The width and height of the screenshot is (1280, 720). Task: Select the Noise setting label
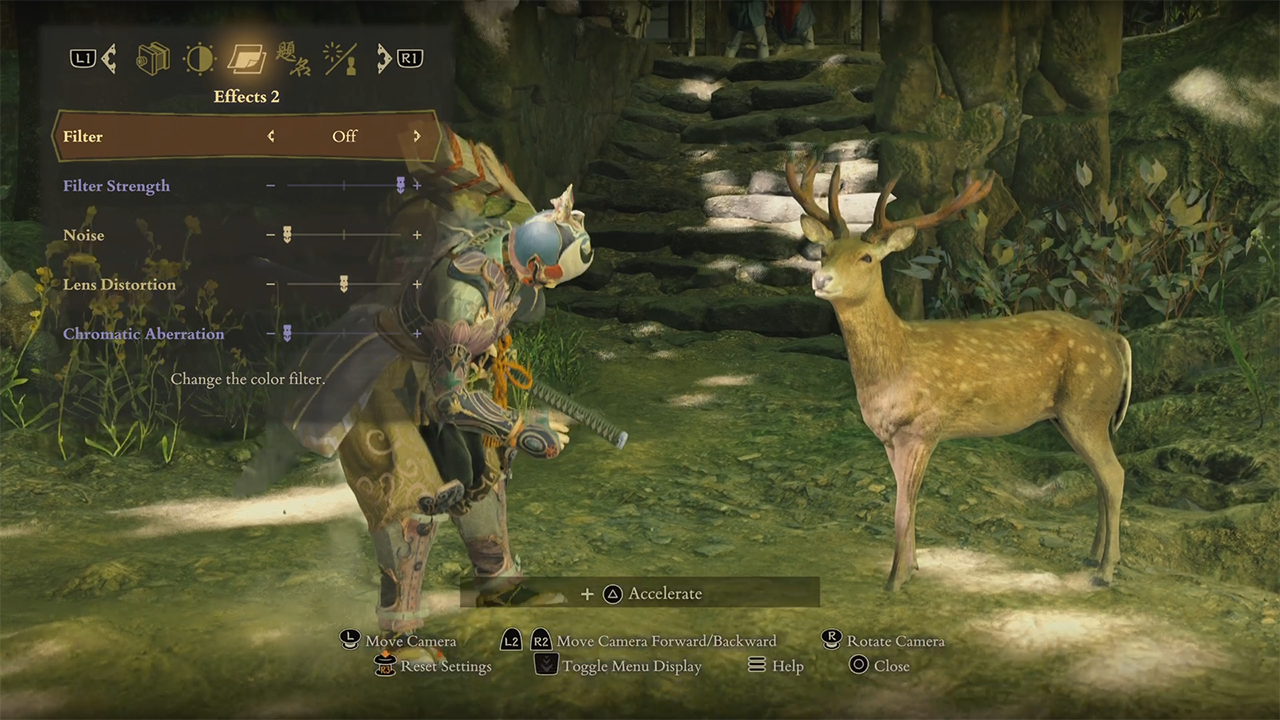(84, 235)
